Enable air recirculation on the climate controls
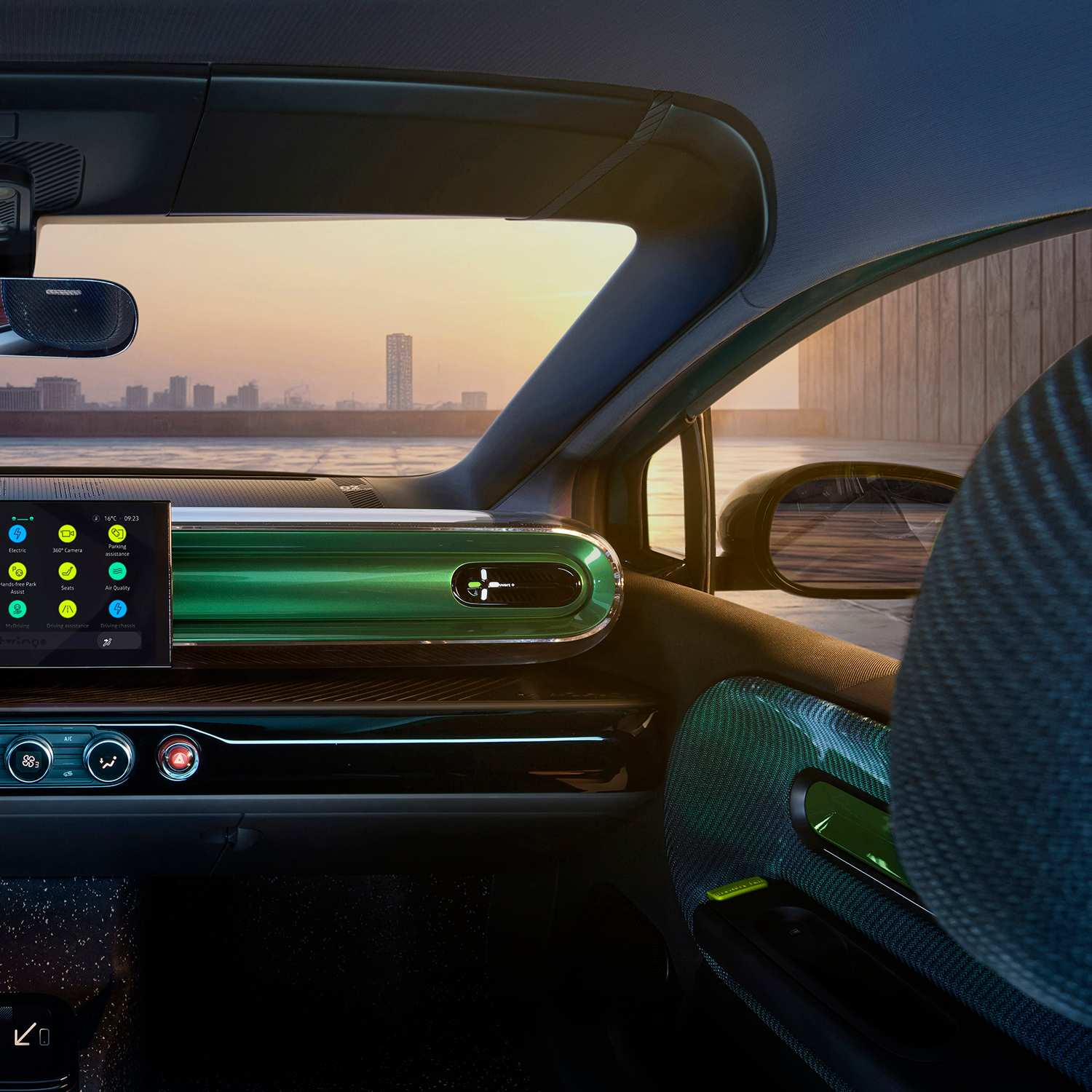Image resolution: width=1092 pixels, height=1092 pixels. (x=68, y=774)
